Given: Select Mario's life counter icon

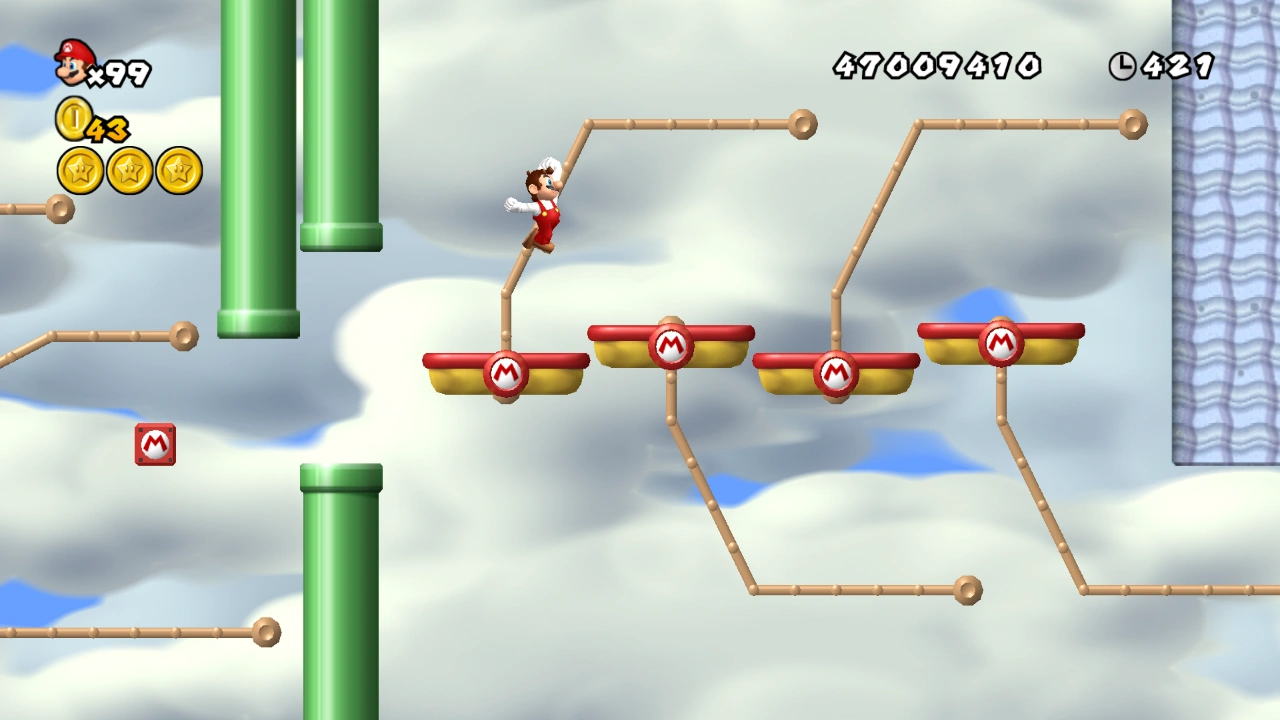Looking at the screenshot, I should (72, 65).
